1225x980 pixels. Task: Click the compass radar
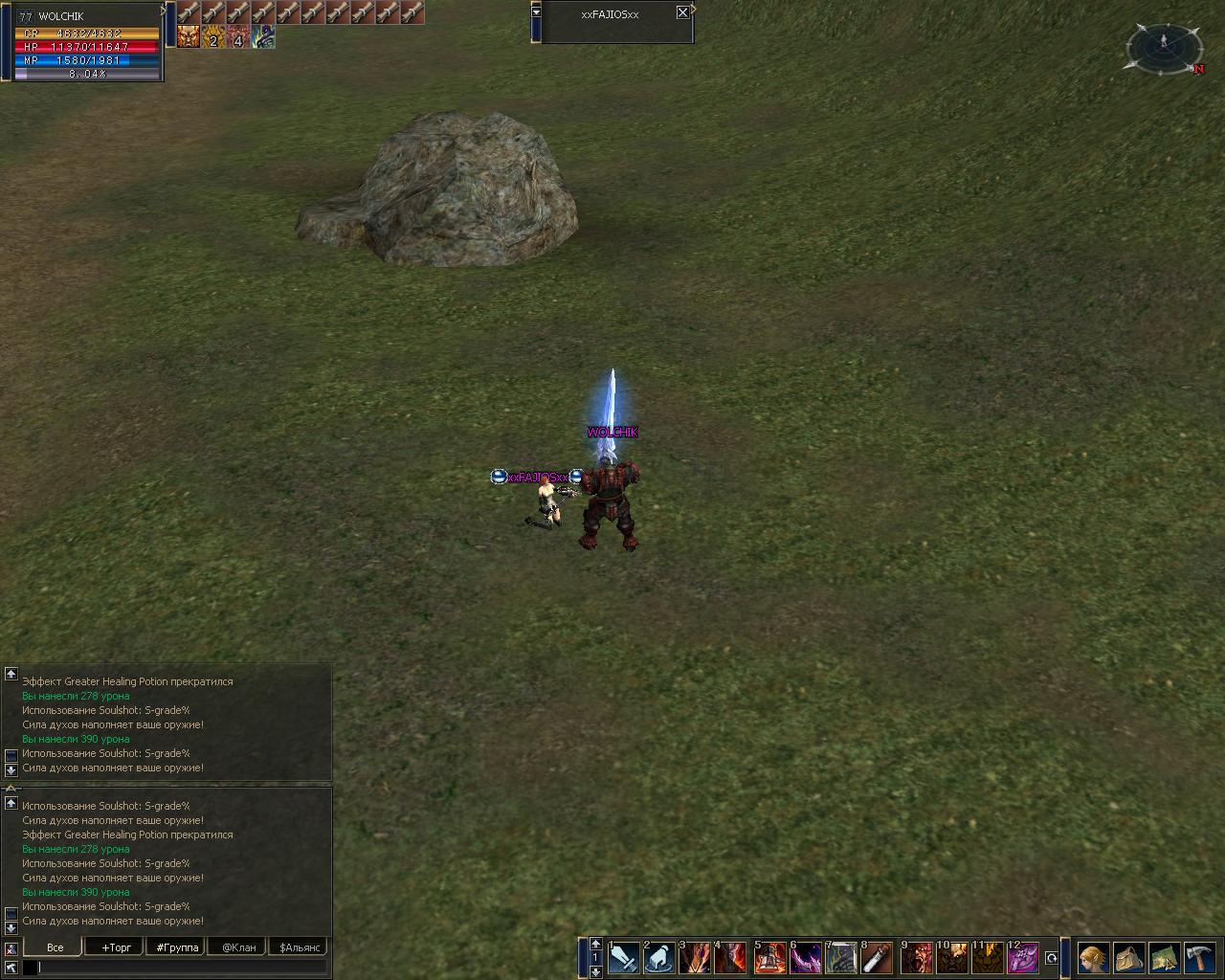tap(1164, 47)
